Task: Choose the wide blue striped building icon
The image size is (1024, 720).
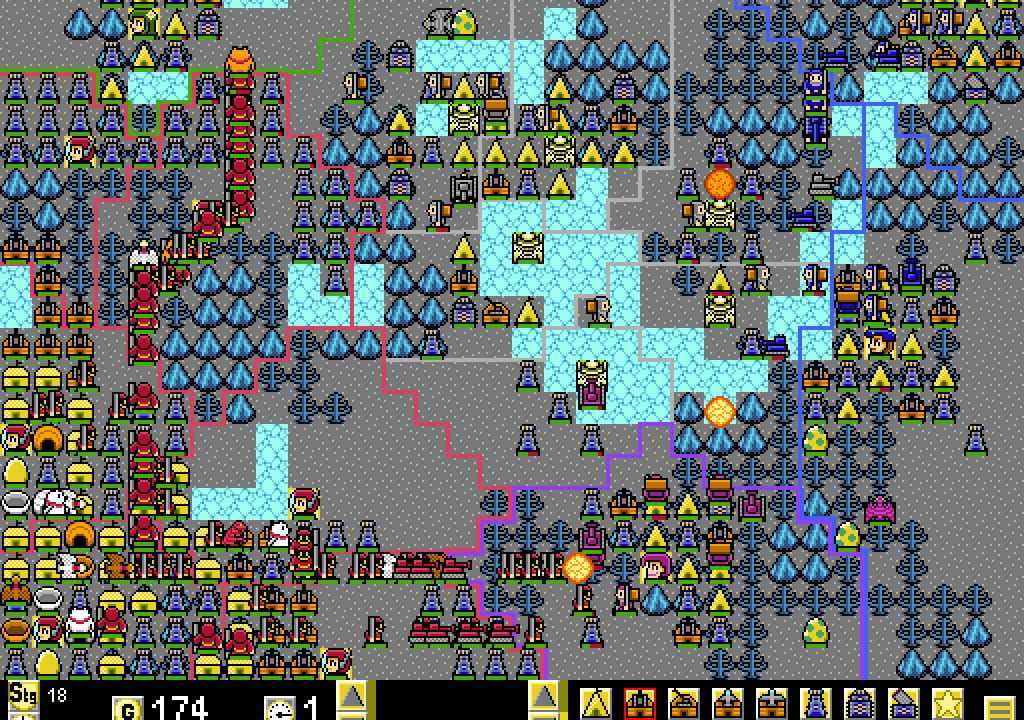Action: 860,702
